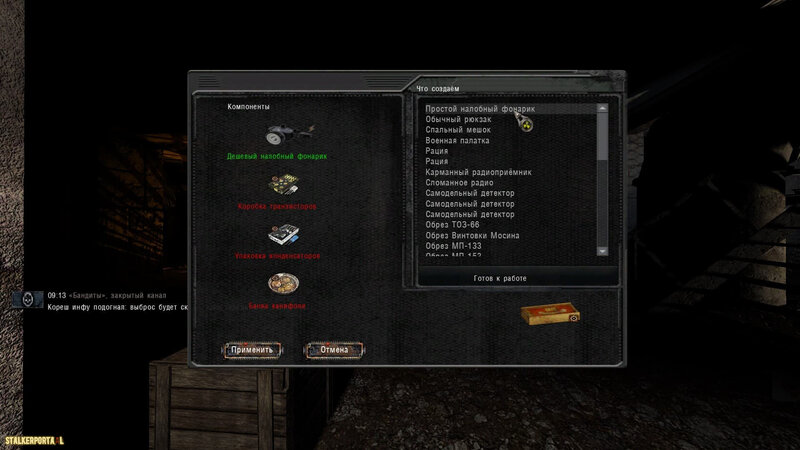
Task: Cancel crafting with the Отмена button
Action: [x=333, y=350]
